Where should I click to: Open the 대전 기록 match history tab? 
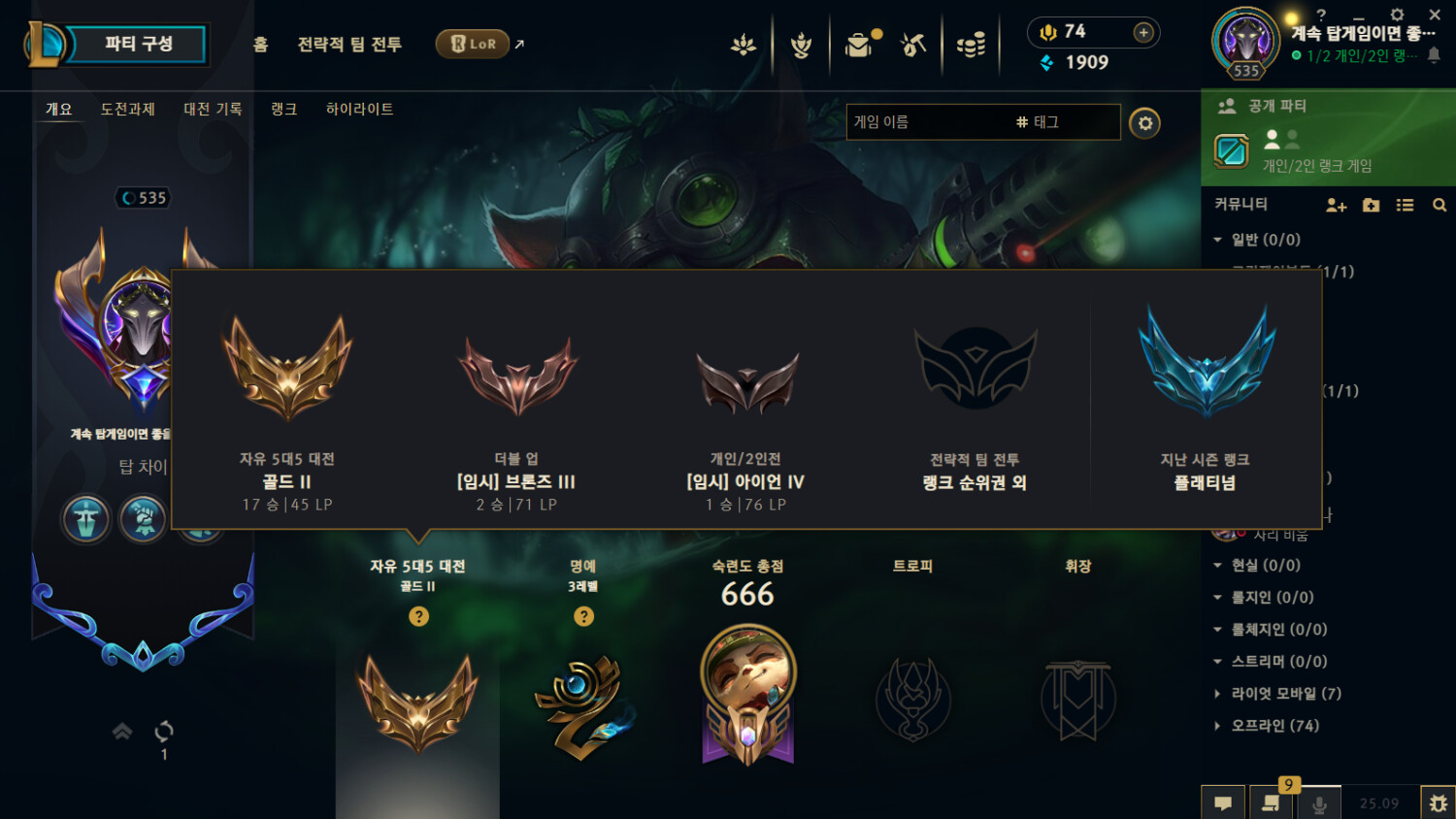click(213, 109)
